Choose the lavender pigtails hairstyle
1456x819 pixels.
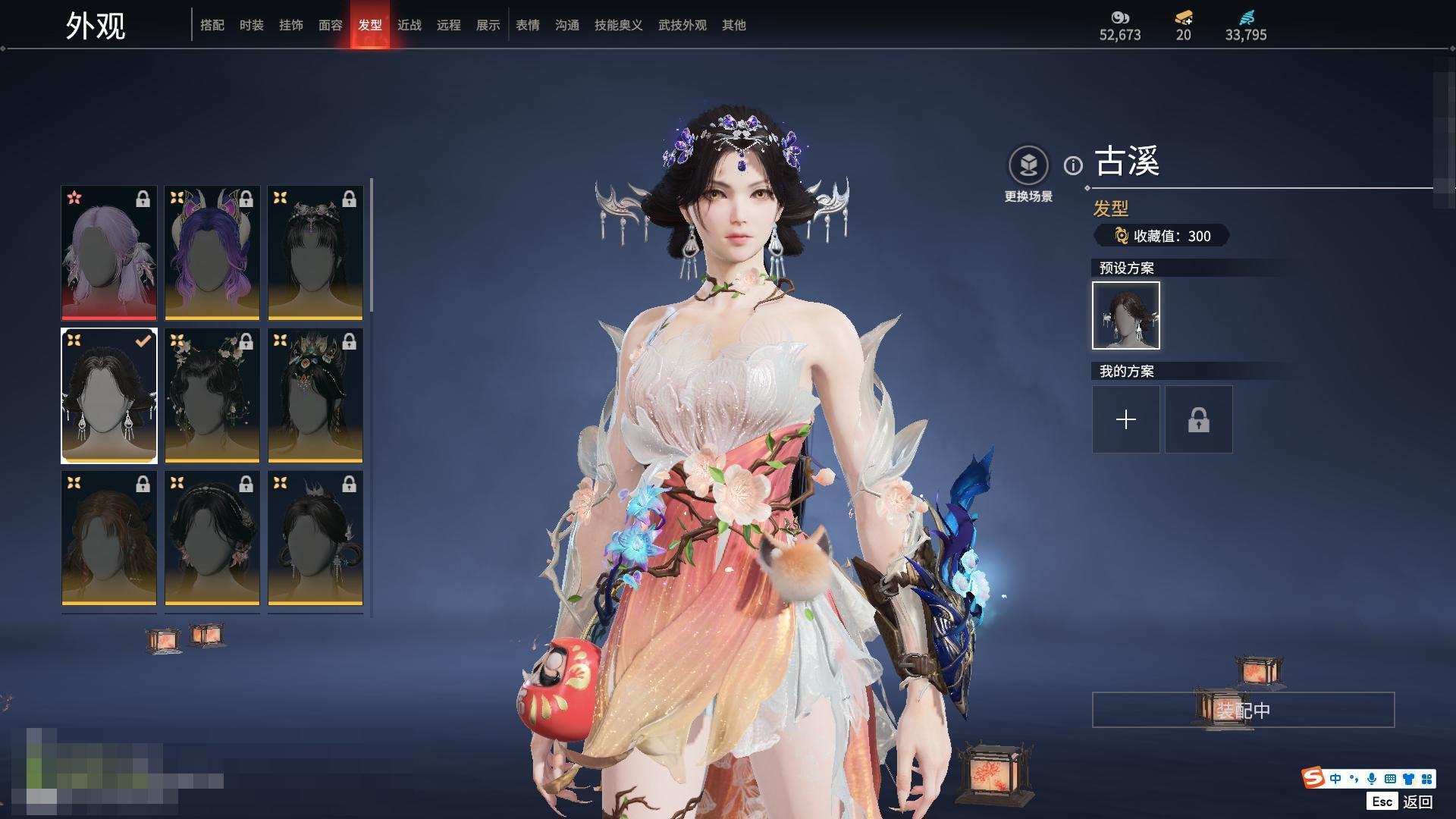[109, 253]
